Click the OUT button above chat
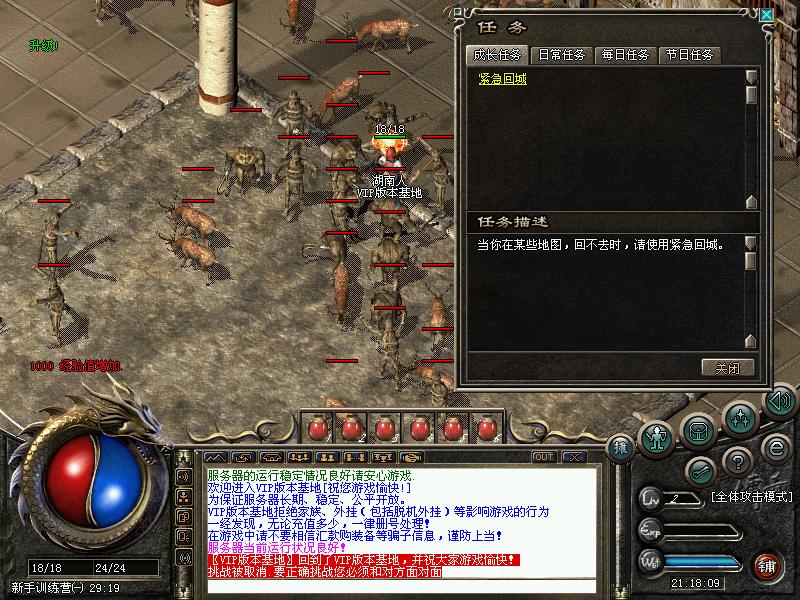 (x=544, y=457)
